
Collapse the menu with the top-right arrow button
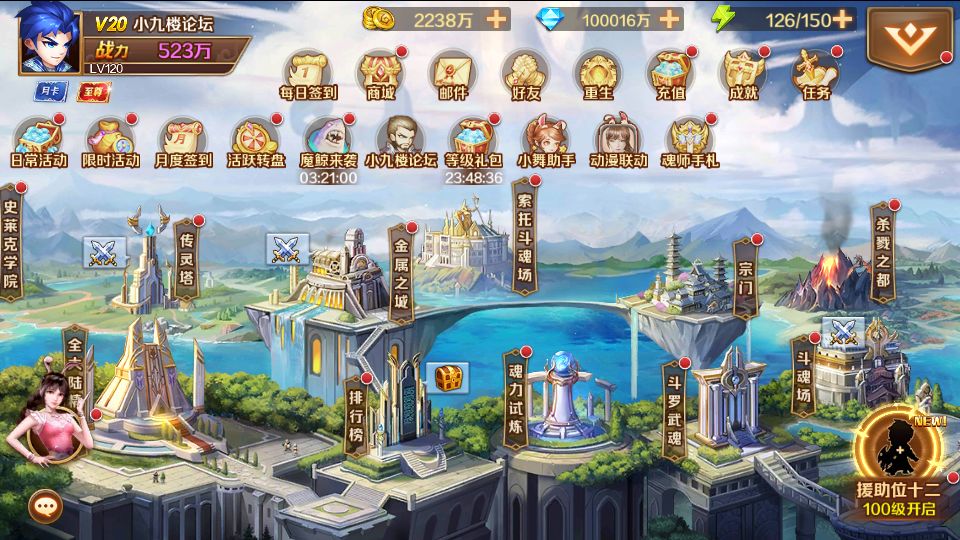(x=910, y=39)
